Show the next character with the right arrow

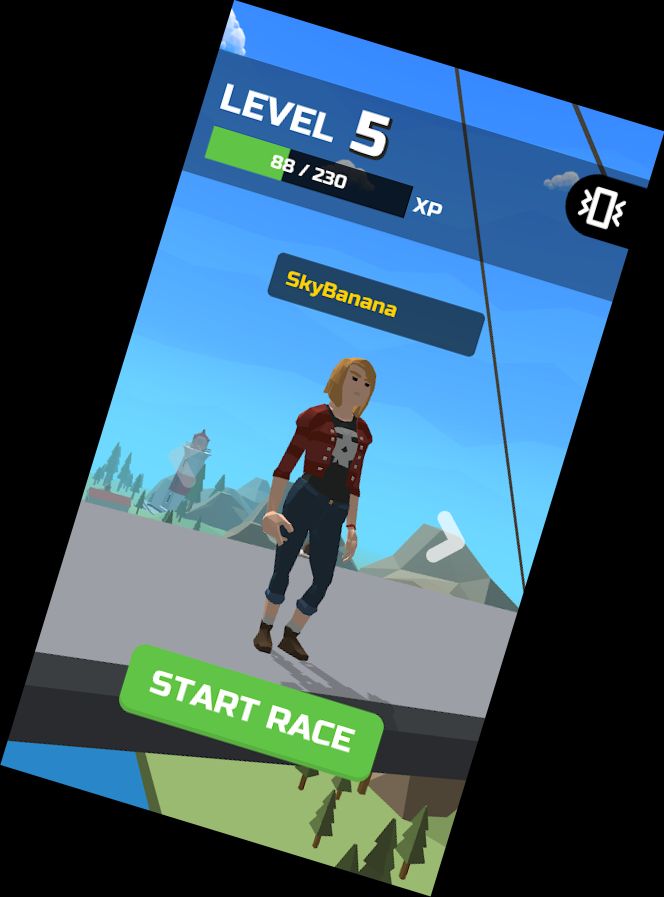click(x=445, y=537)
